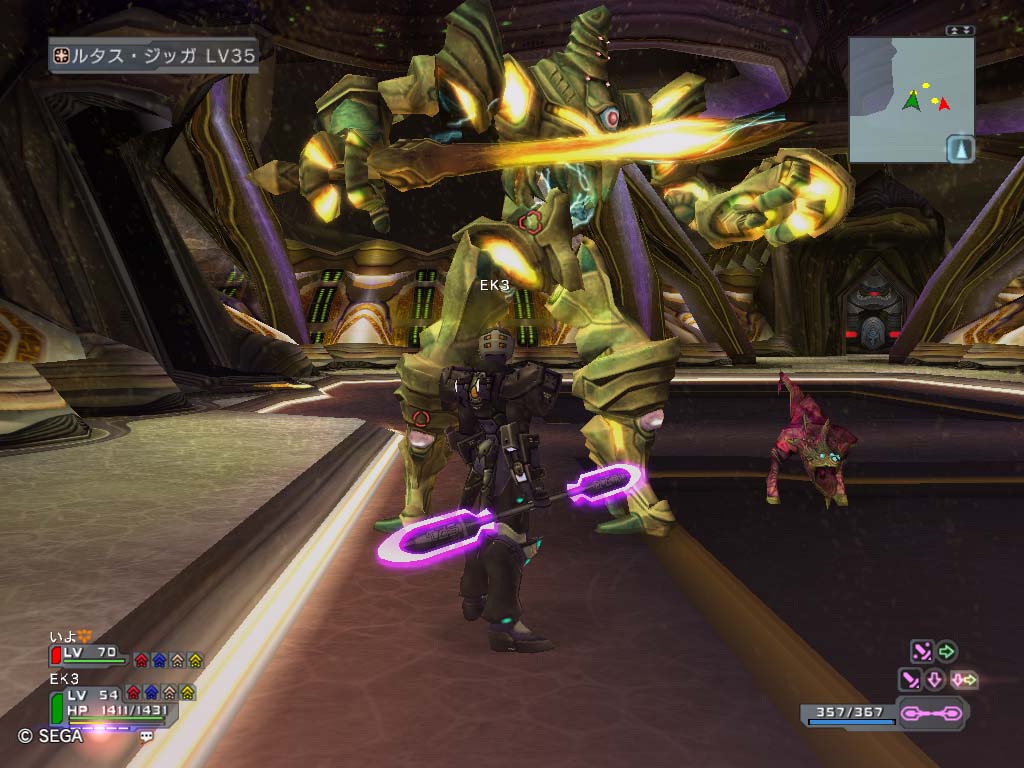Click EK3's yellow buff arrow icon
This screenshot has width=1024, height=768.
(x=187, y=692)
